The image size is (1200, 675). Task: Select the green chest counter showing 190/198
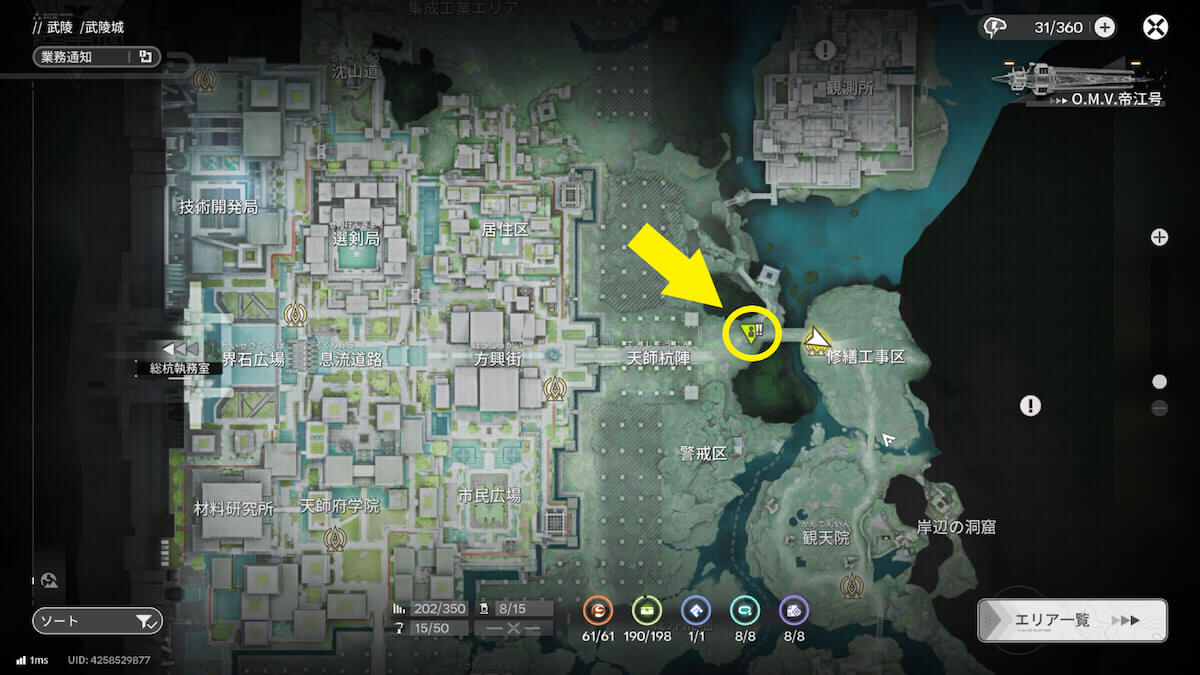pos(647,609)
